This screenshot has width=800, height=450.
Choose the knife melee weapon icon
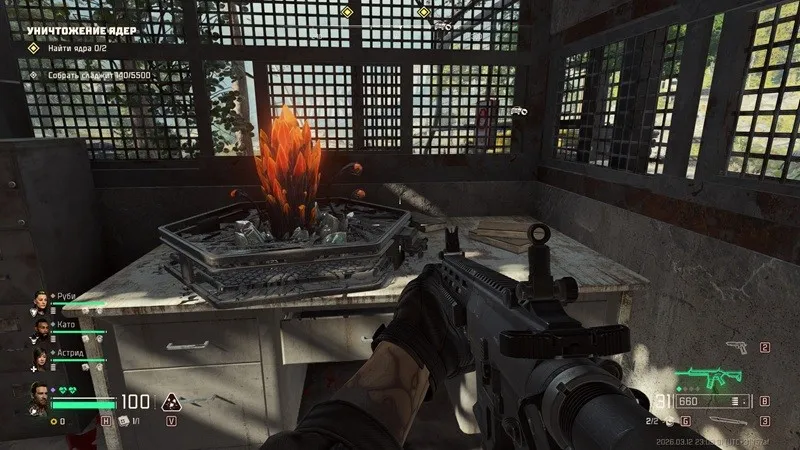[728, 420]
